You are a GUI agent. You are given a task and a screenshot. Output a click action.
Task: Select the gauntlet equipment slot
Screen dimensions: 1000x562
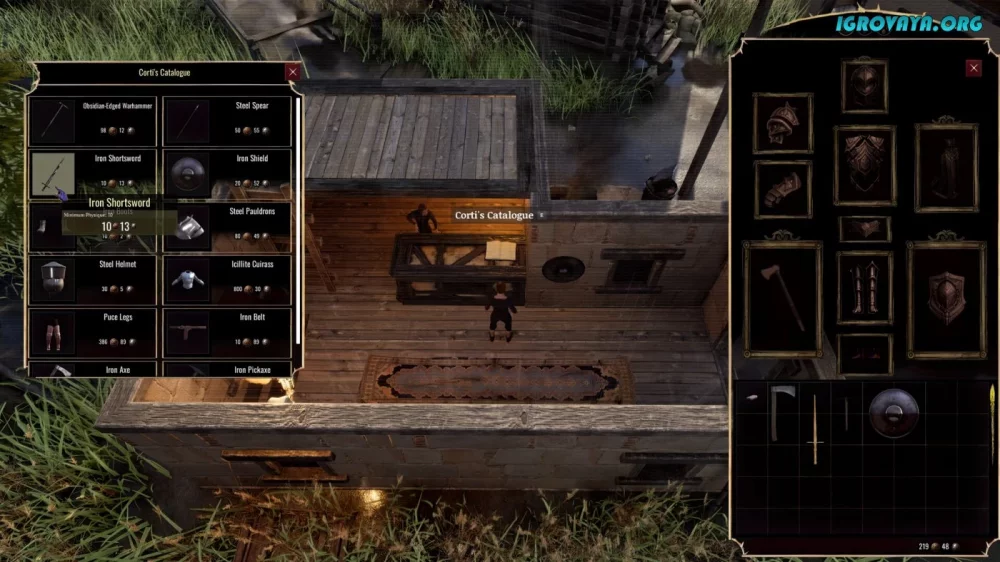point(782,189)
